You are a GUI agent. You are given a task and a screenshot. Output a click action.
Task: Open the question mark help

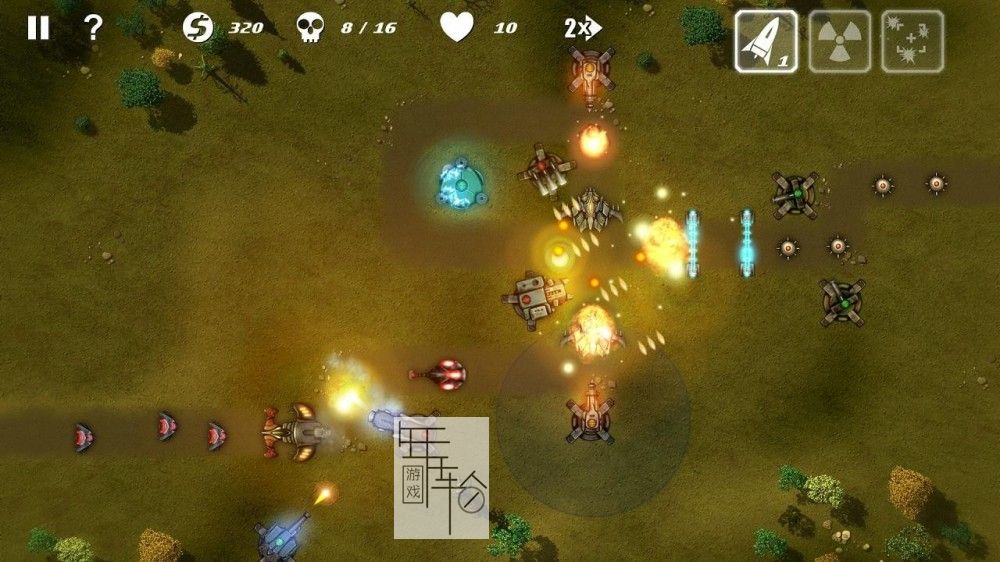[x=93, y=28]
